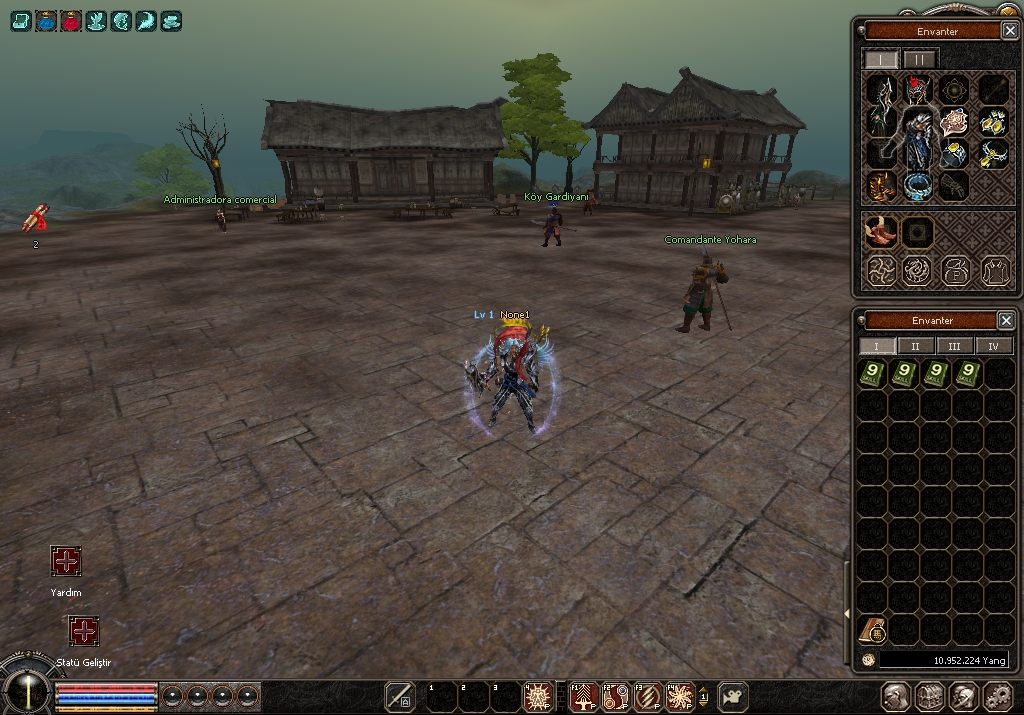This screenshot has height=715, width=1024.
Task: Select the red-plumed helmet equipment slot
Action: coord(918,91)
